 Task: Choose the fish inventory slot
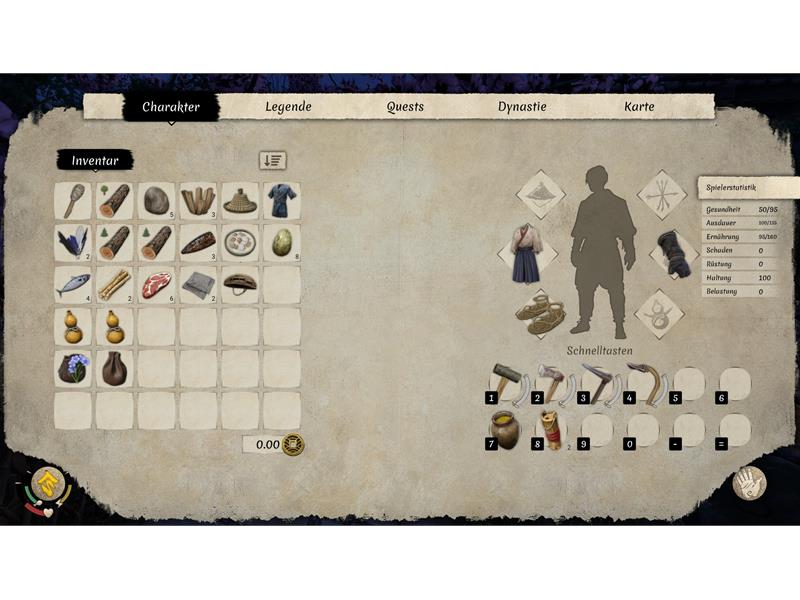click(x=73, y=285)
